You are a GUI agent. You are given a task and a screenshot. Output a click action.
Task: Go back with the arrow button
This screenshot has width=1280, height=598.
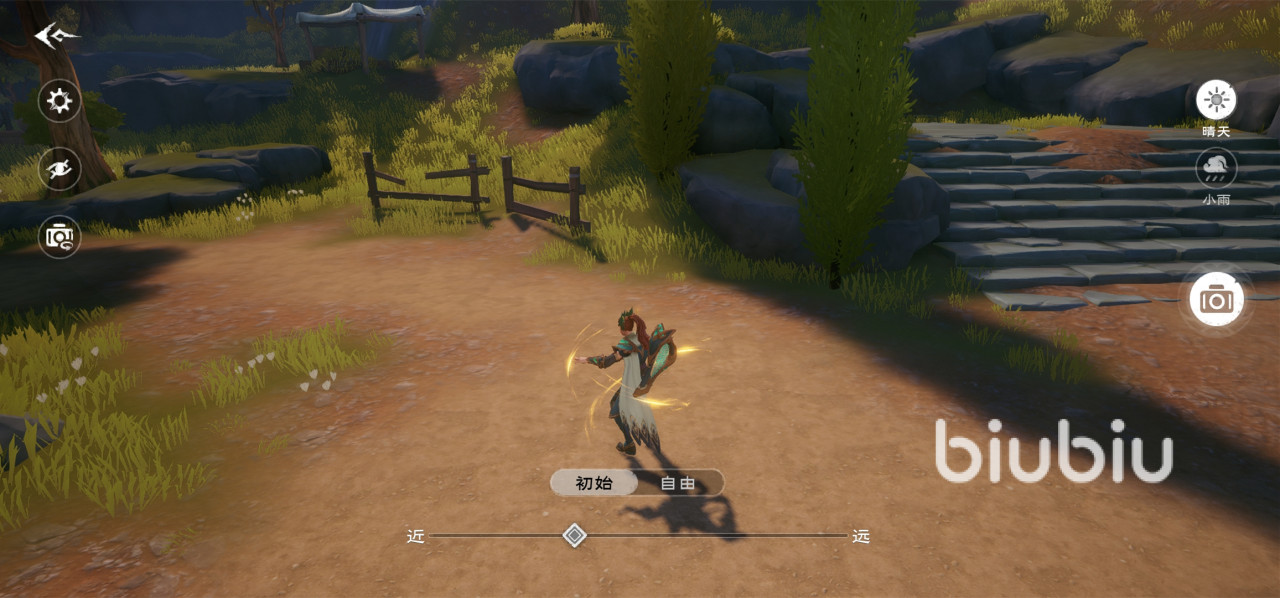tap(56, 37)
